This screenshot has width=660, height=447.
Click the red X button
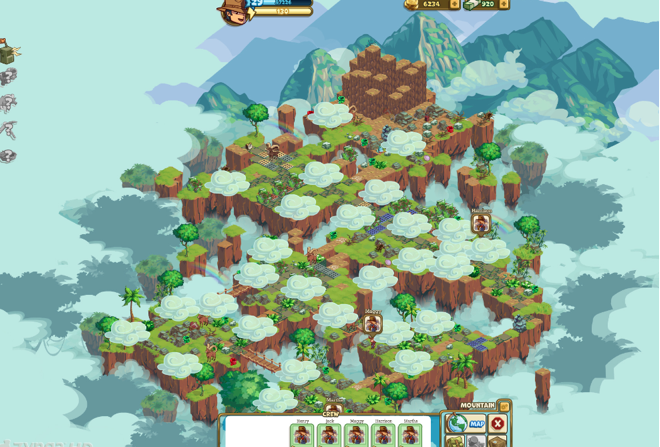(498, 424)
